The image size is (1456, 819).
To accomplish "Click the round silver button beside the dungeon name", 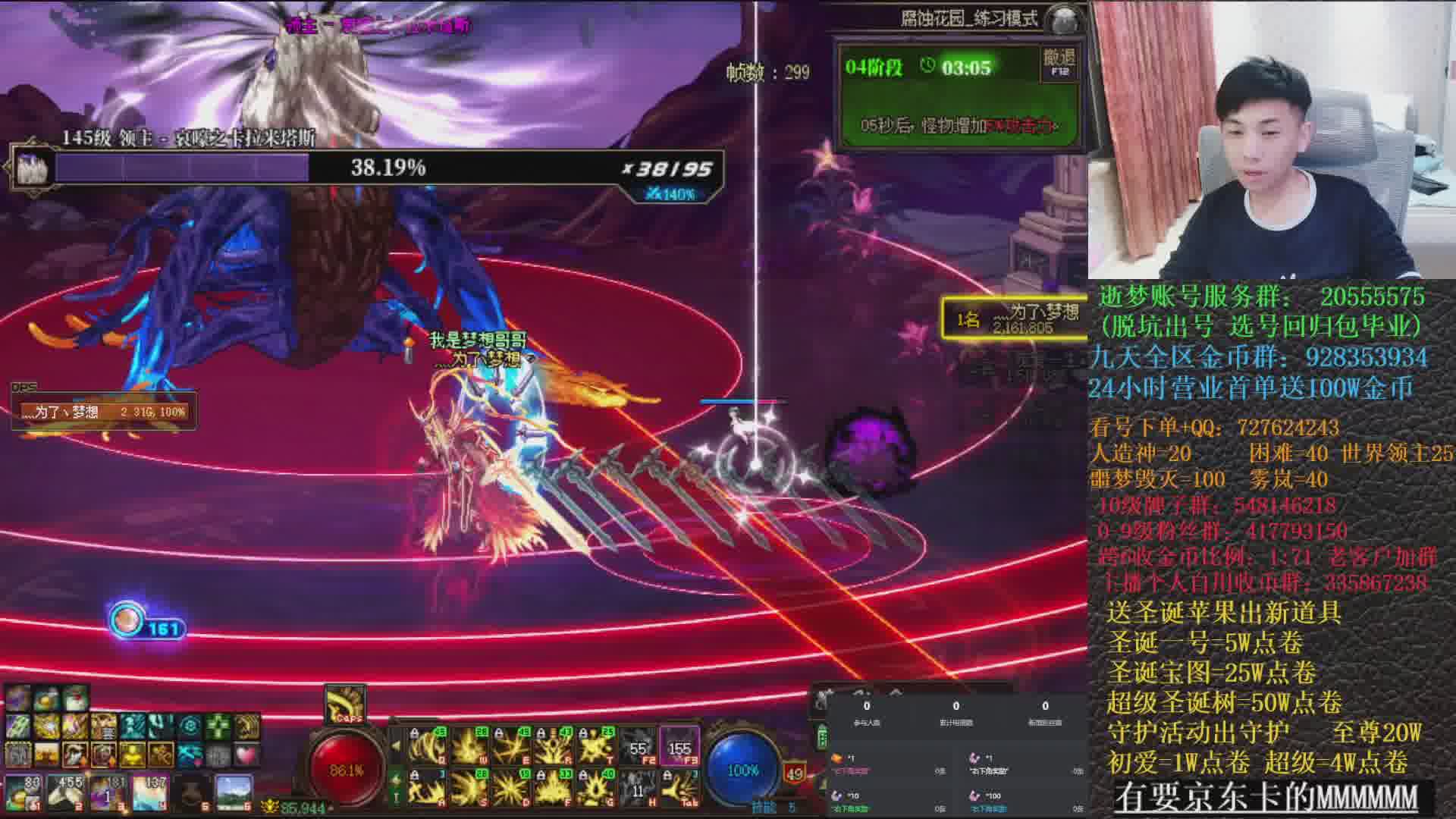I will (1065, 20).
